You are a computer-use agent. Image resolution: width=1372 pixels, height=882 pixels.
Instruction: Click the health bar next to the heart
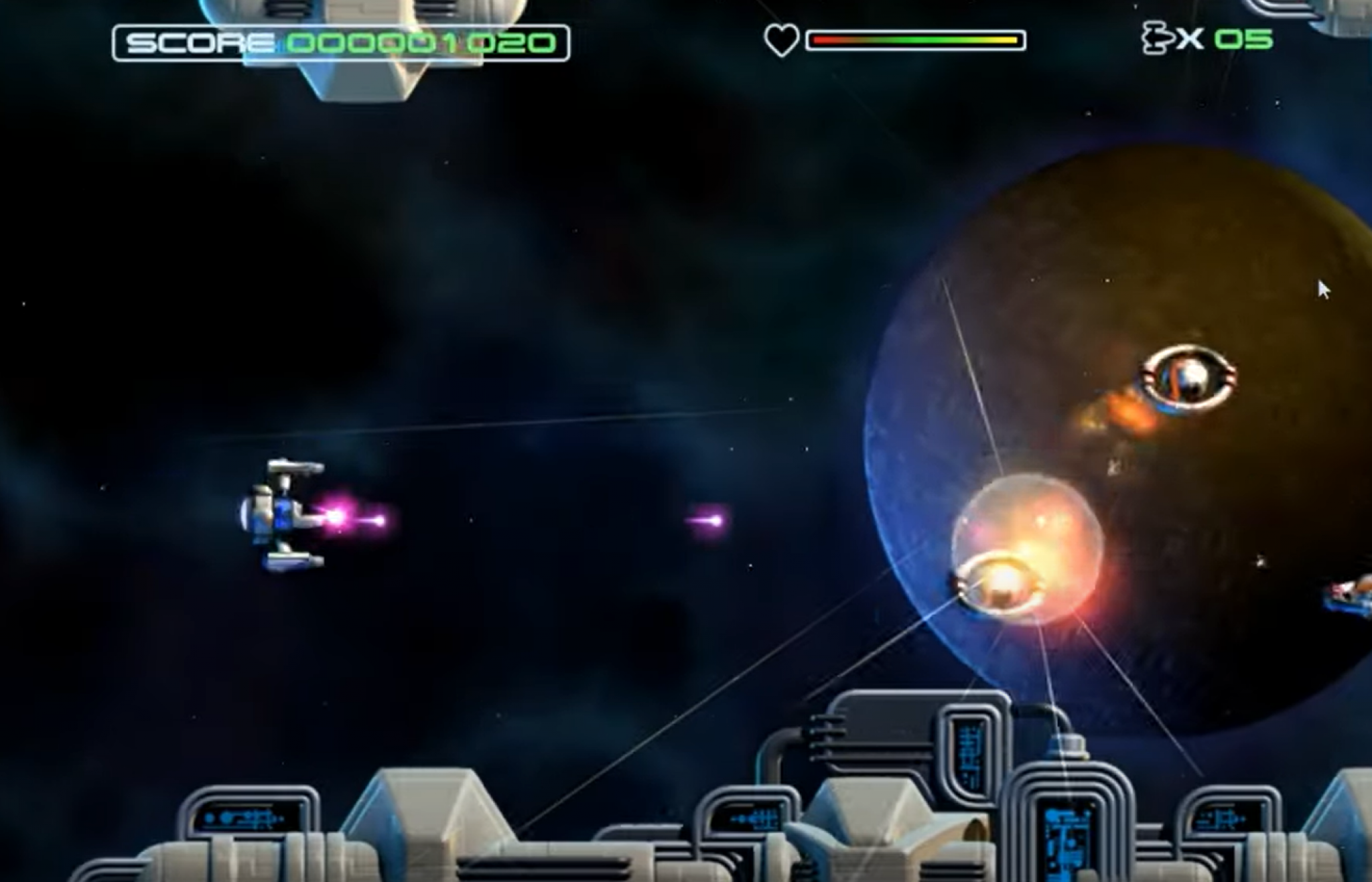tap(914, 40)
